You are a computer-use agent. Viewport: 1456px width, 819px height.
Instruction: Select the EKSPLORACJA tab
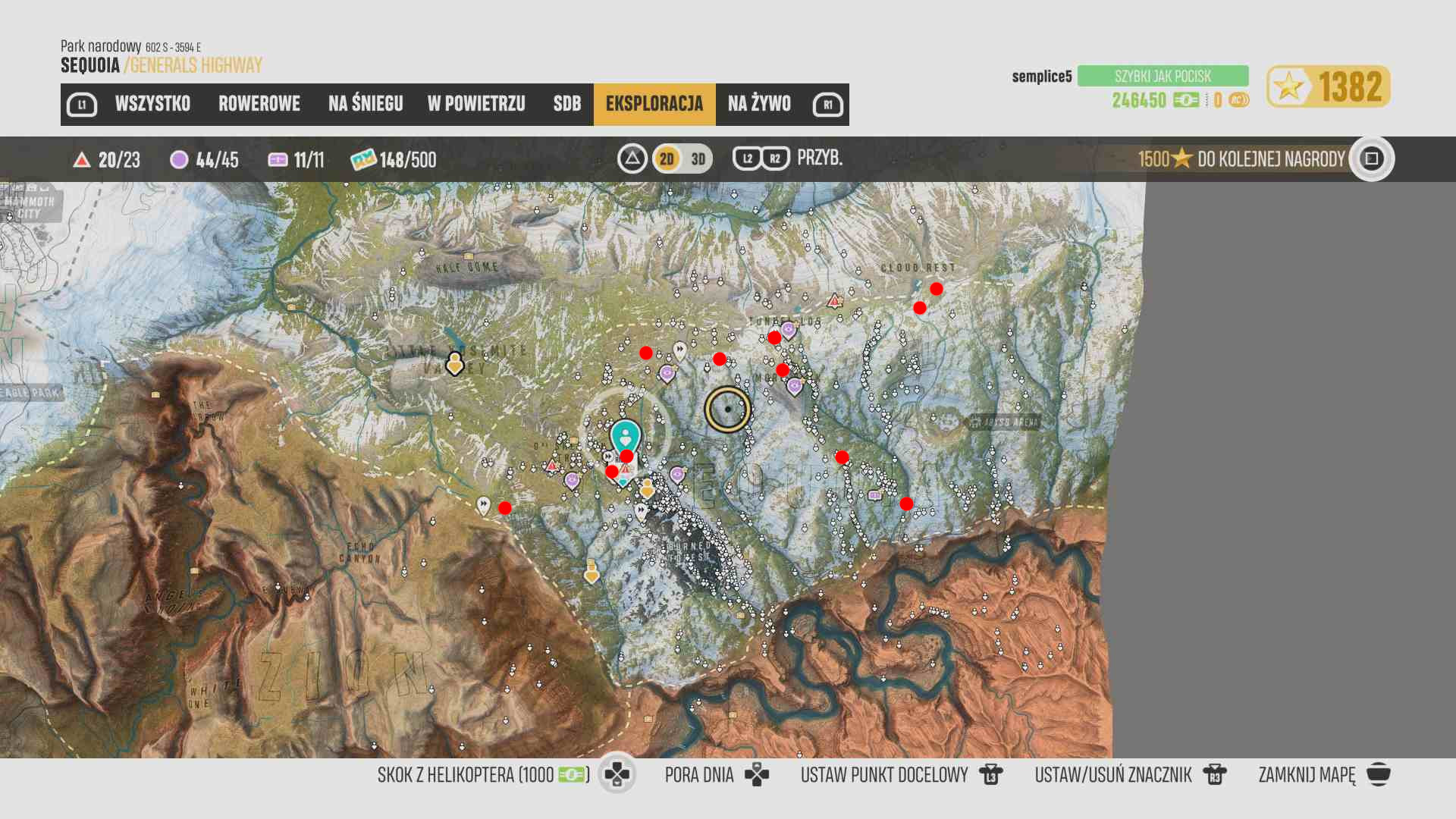click(654, 104)
